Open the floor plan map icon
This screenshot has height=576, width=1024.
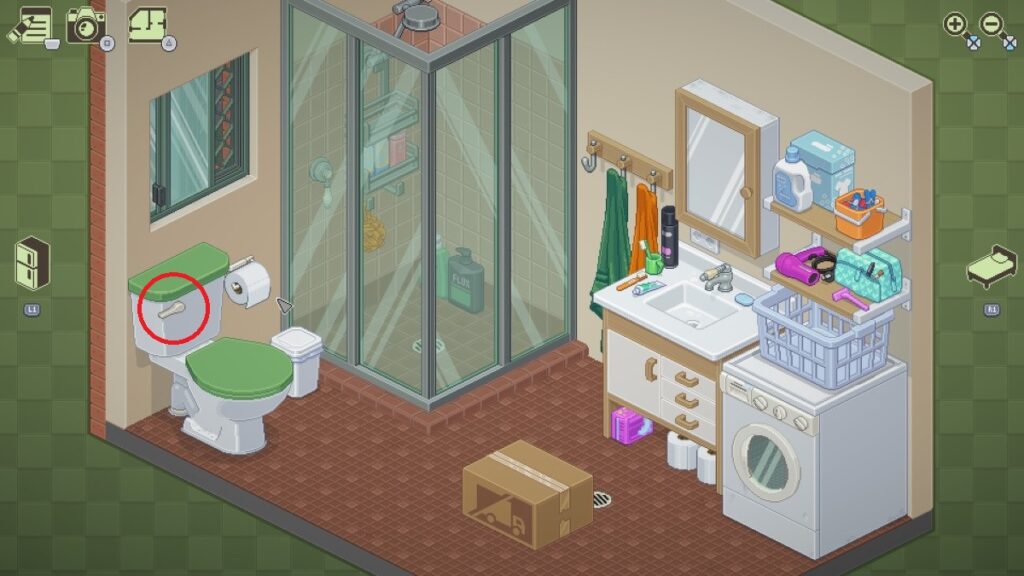pyautogui.click(x=148, y=23)
